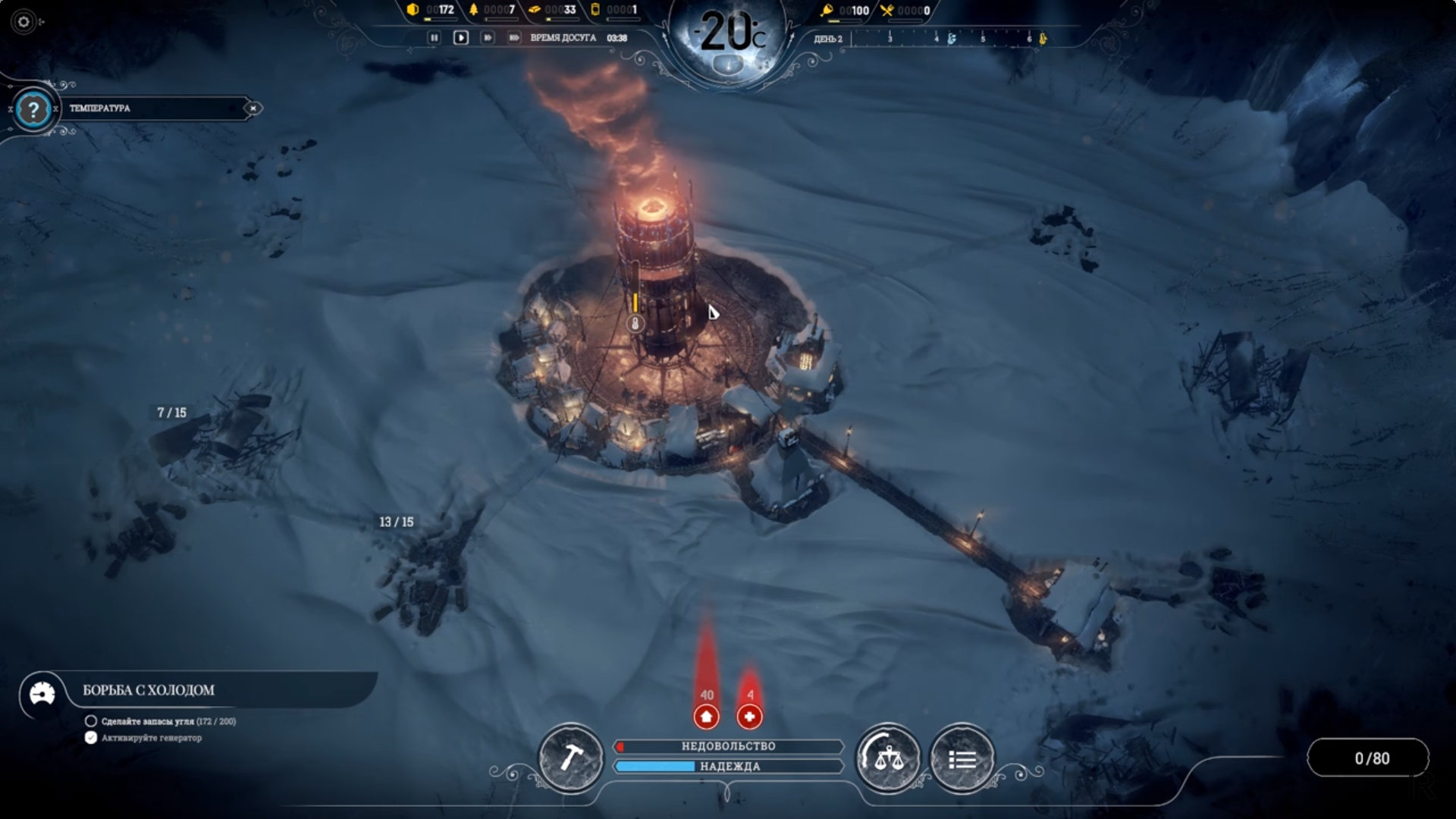
Task: Open the Book of Laws scales button
Action: tap(888, 758)
